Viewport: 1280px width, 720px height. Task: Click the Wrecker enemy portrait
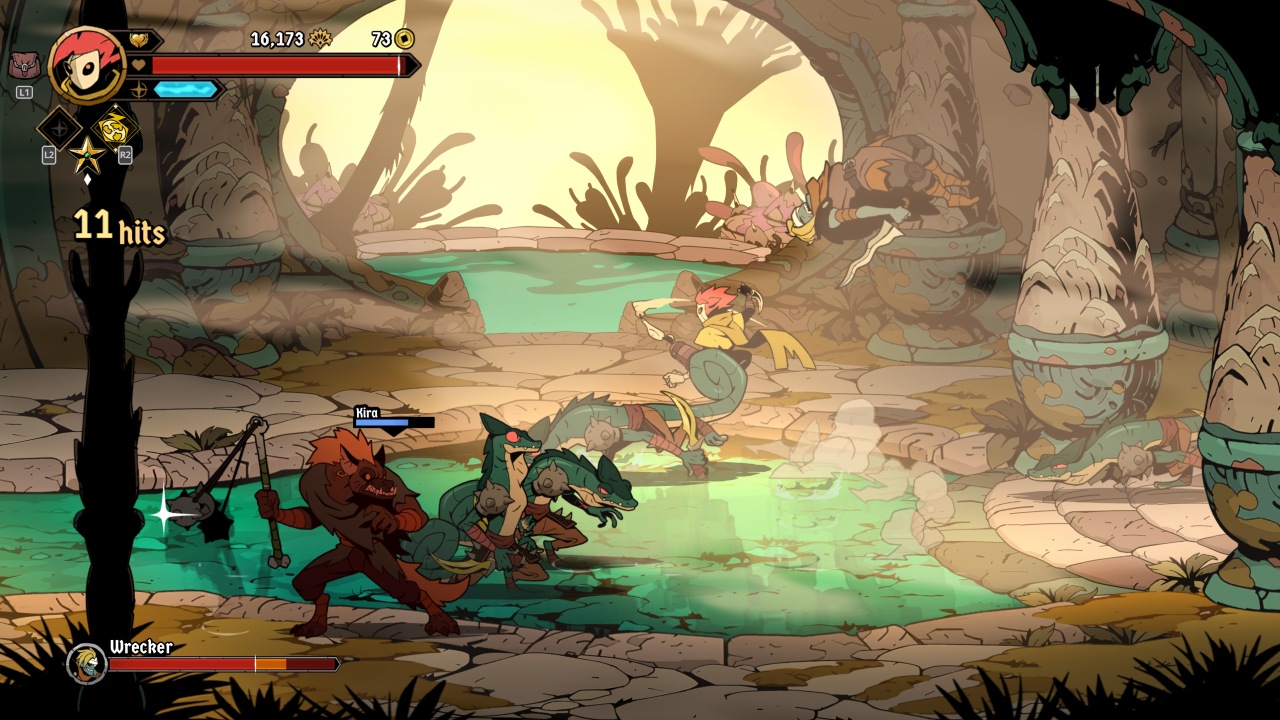tap(86, 662)
